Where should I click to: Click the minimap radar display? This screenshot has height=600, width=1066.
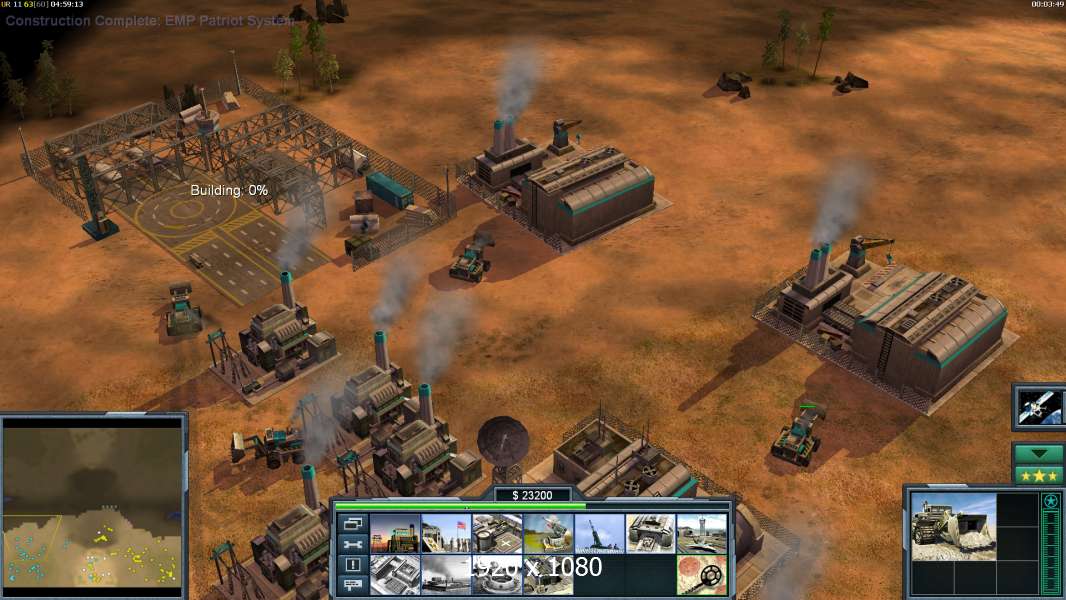(92, 506)
